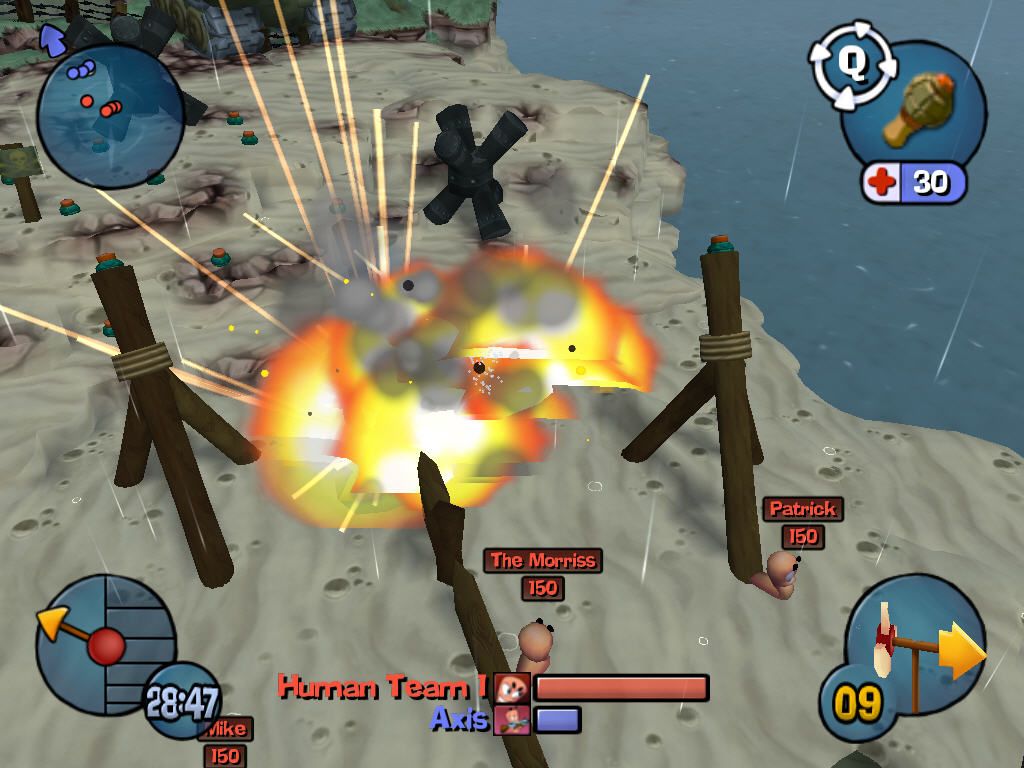1024x768 pixels.
Task: Select the Axis team portrait icon
Action: 511,719
